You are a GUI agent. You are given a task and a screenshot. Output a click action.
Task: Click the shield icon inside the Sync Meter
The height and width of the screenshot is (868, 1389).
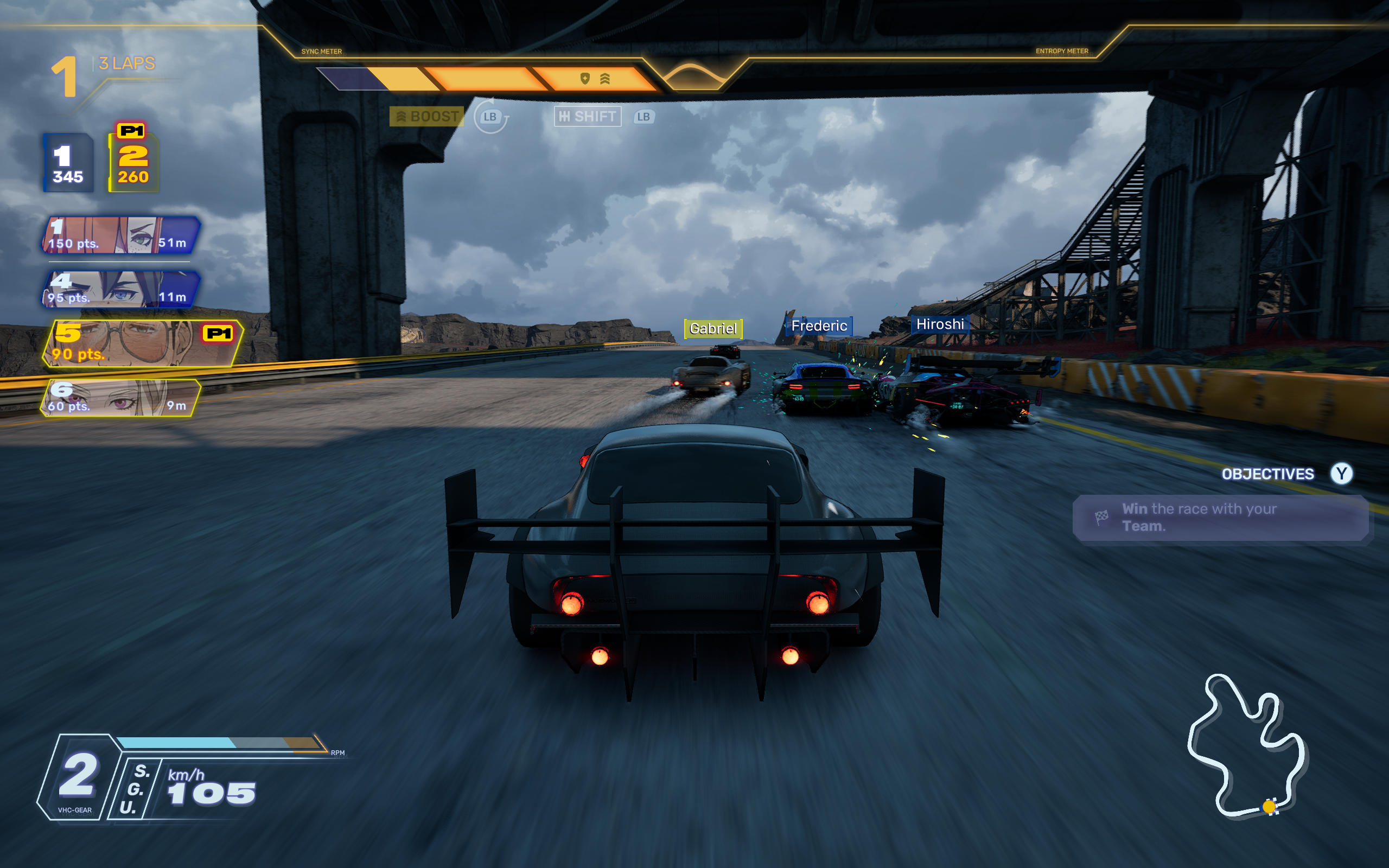(x=584, y=78)
